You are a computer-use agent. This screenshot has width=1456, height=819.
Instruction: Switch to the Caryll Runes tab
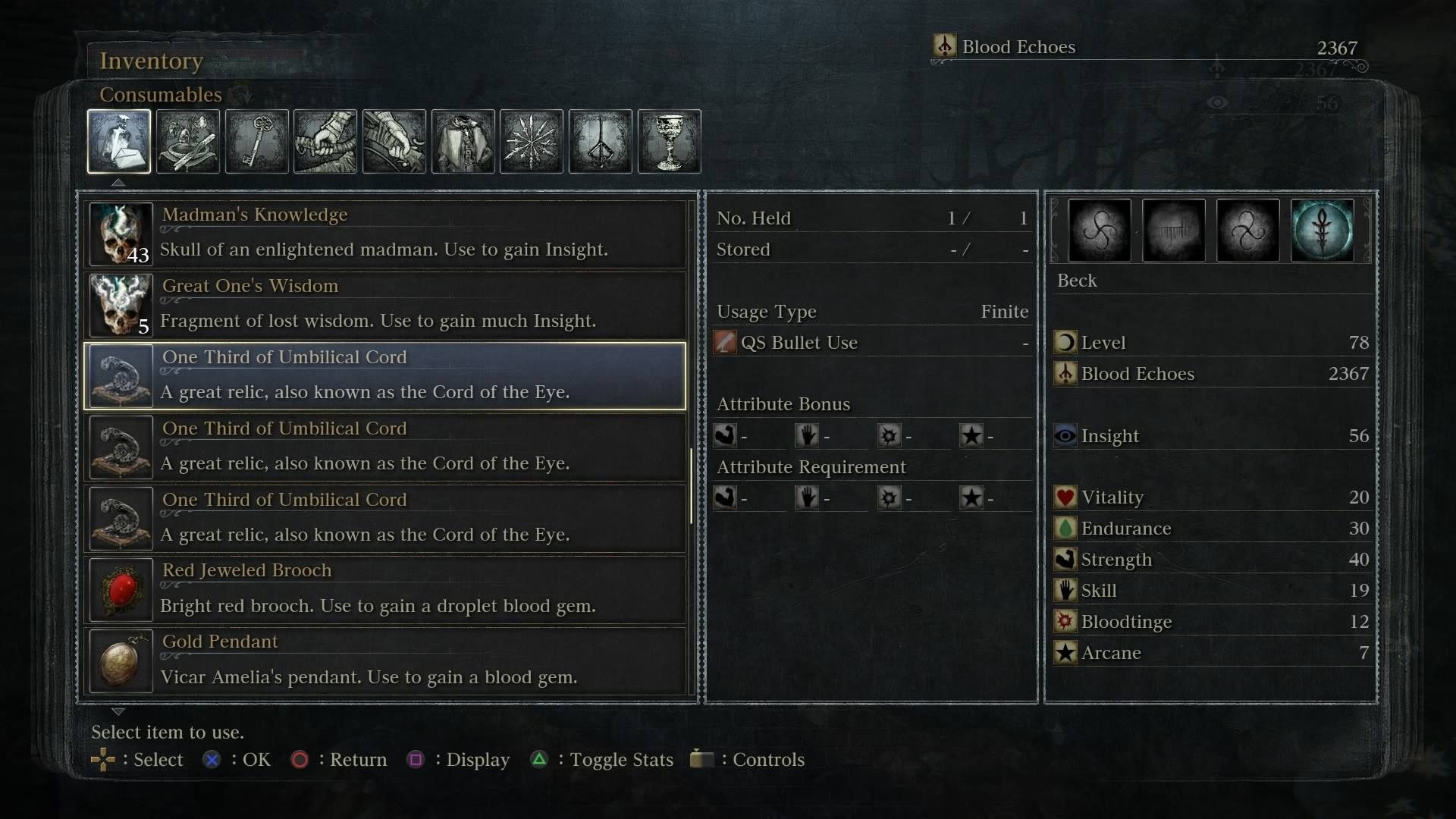tap(600, 142)
